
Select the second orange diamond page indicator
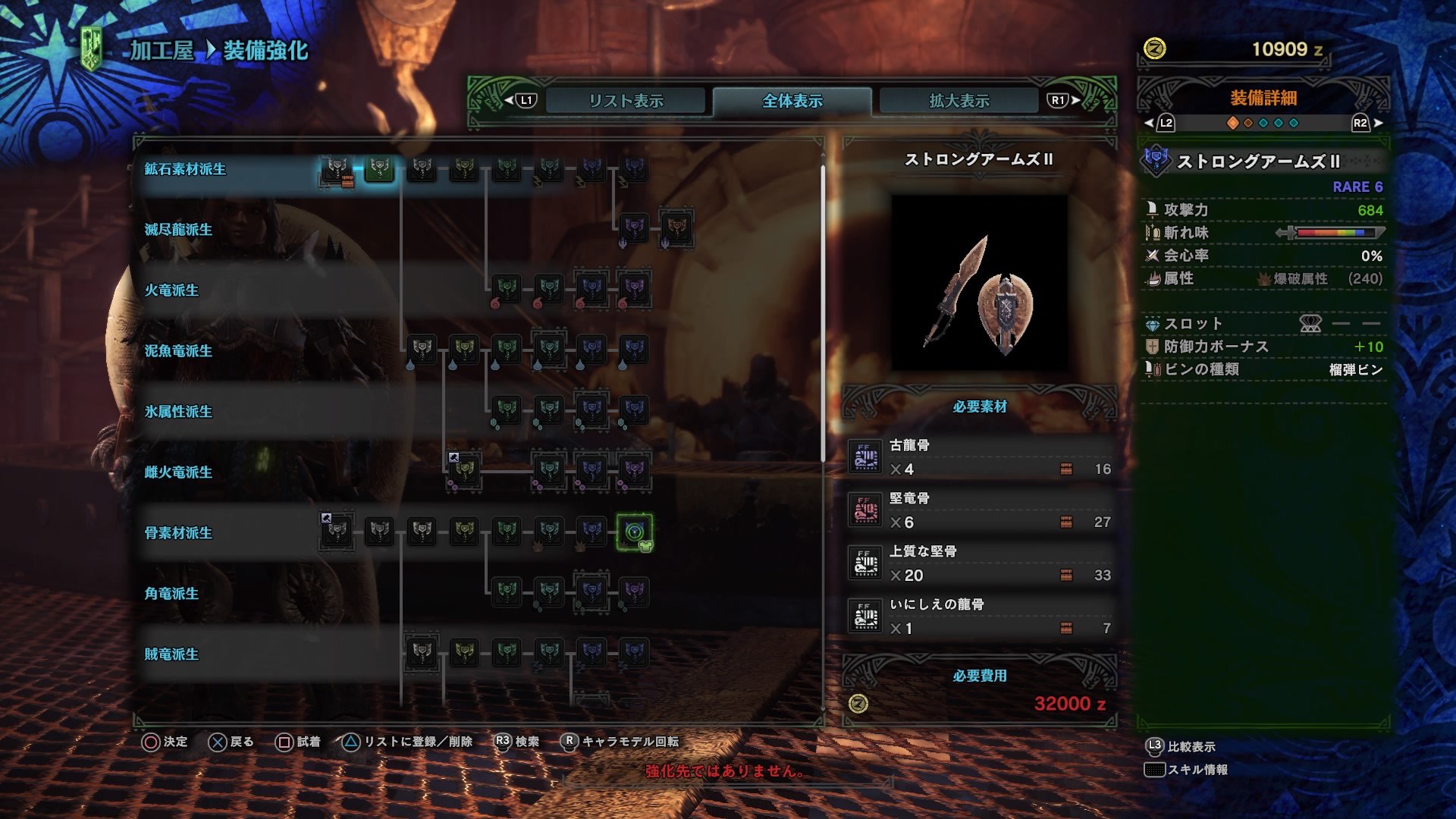pos(1247,121)
